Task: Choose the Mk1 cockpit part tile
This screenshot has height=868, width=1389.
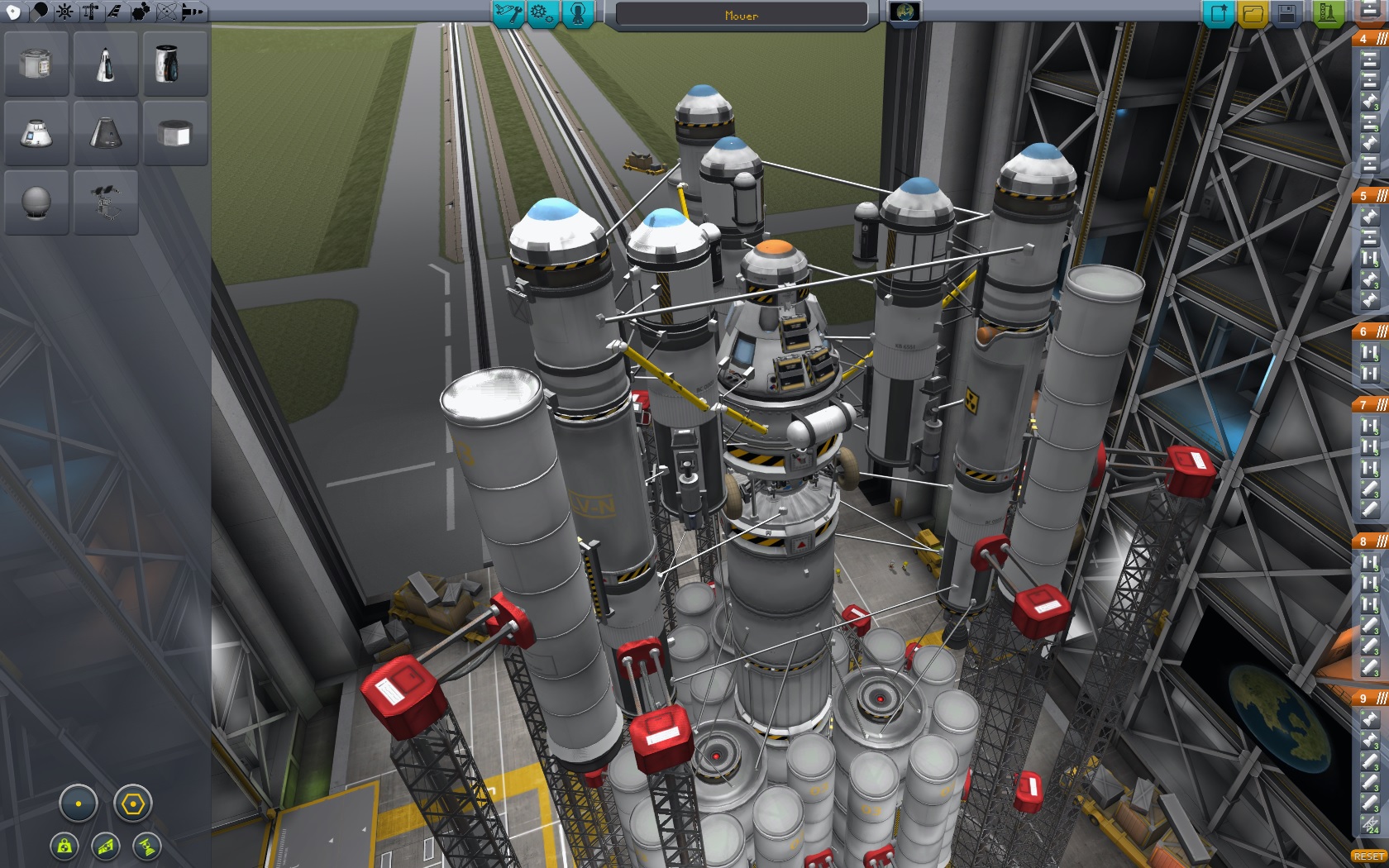Action: click(x=106, y=64)
